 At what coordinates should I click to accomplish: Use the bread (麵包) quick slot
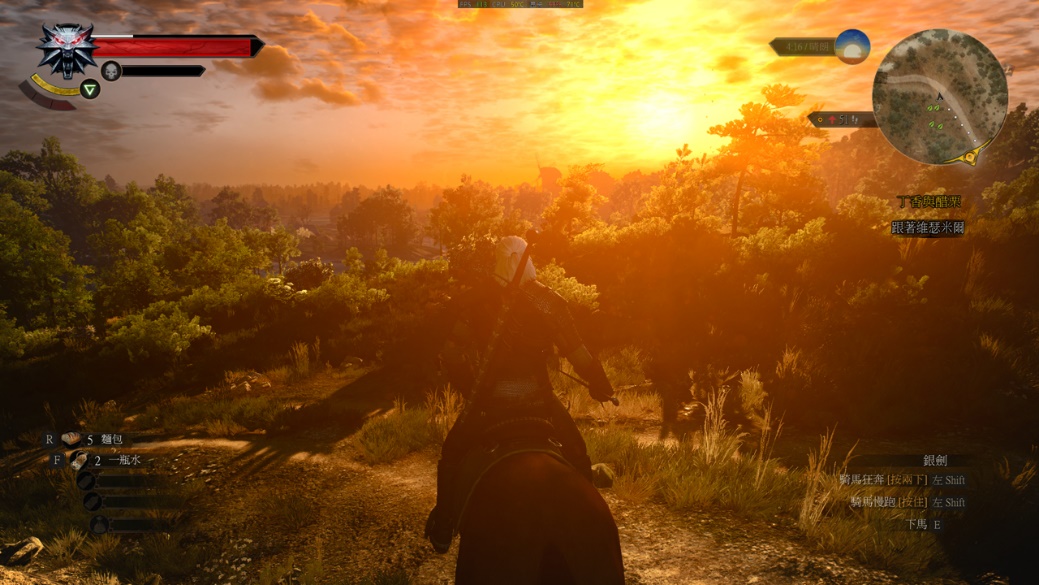[x=73, y=439]
